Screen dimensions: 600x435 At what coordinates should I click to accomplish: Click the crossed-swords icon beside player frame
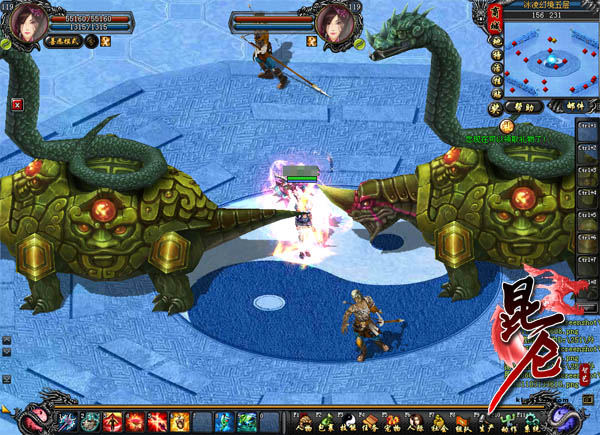click(106, 41)
